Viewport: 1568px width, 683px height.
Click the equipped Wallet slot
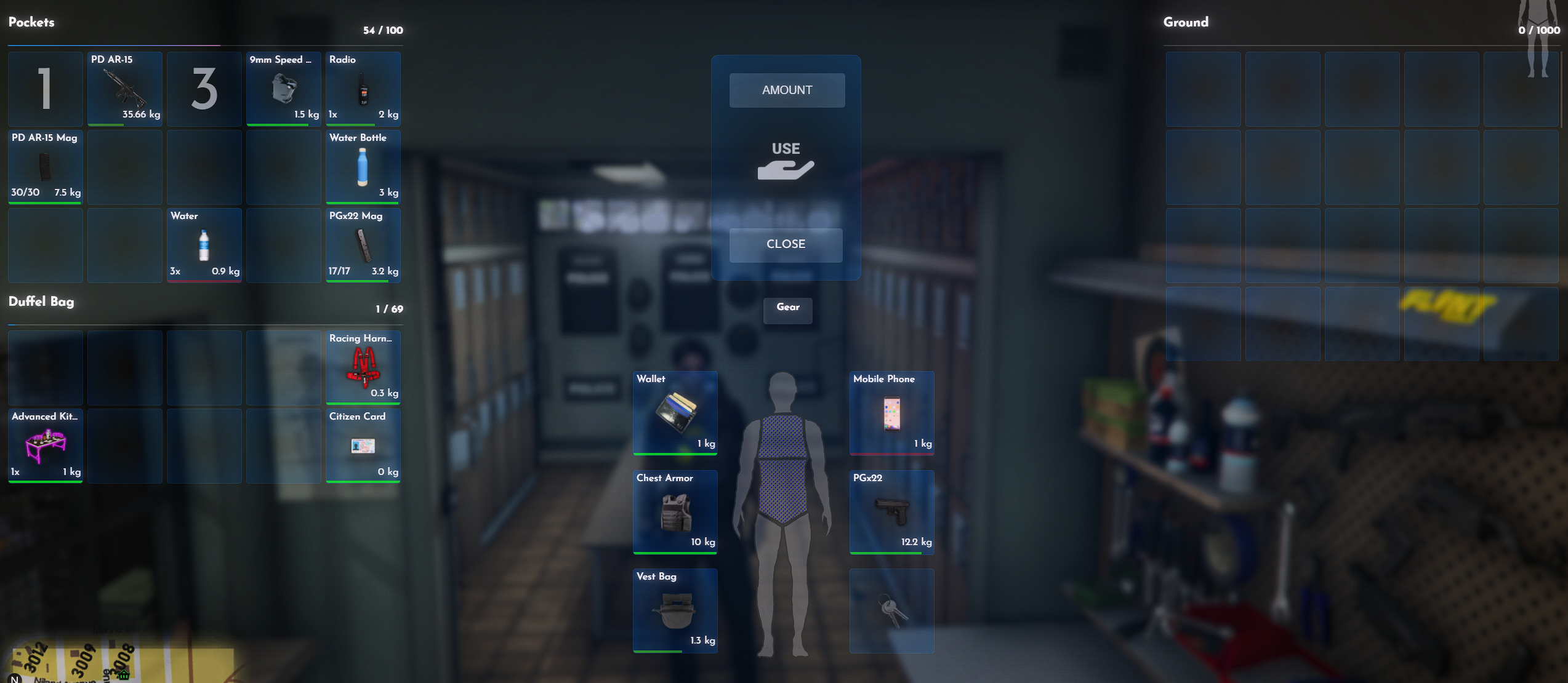tap(675, 413)
